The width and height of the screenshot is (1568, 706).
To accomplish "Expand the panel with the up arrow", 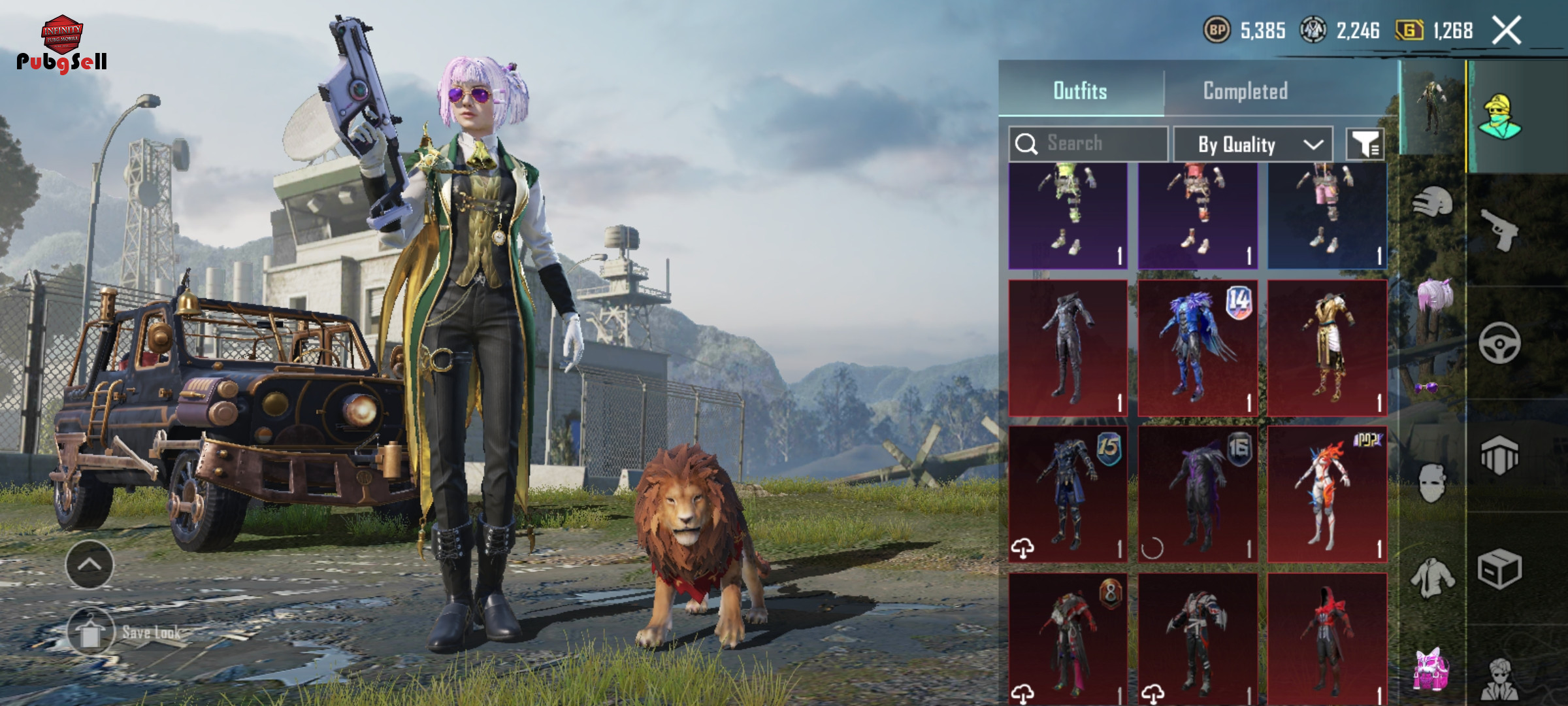I will 90,565.
